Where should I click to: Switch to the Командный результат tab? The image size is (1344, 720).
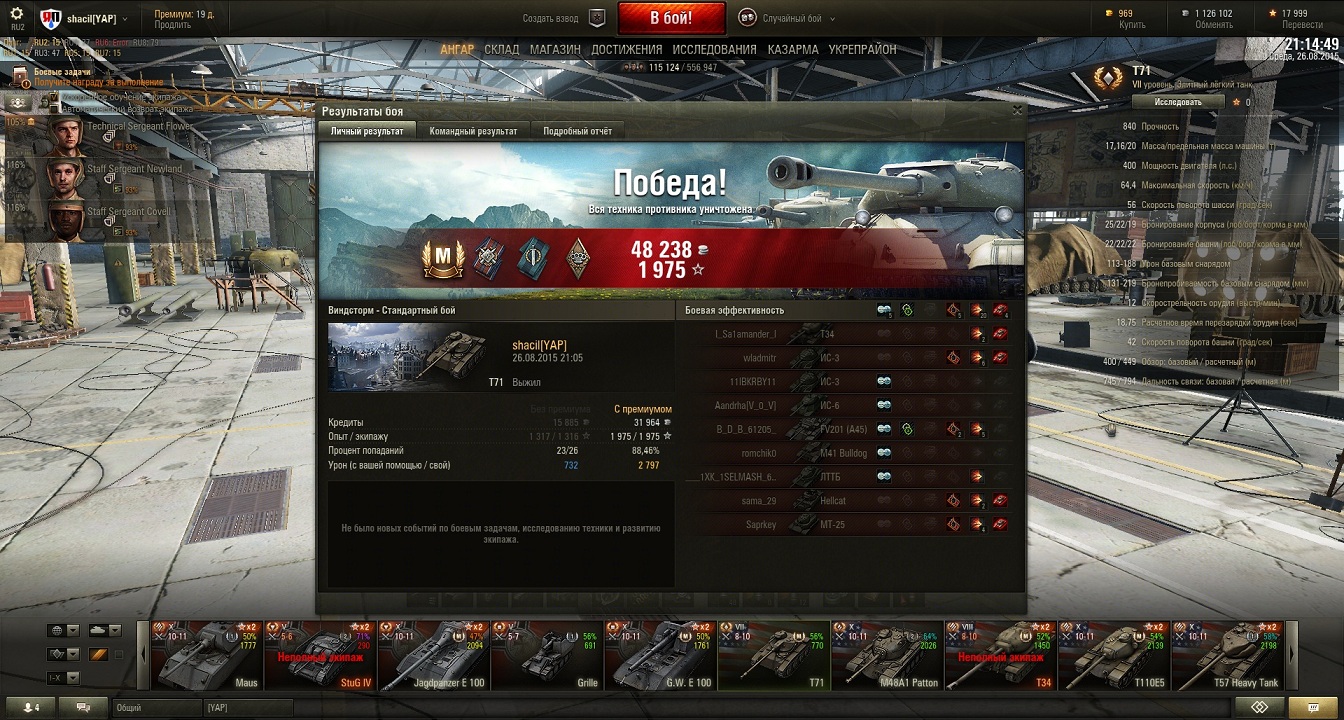coord(473,131)
